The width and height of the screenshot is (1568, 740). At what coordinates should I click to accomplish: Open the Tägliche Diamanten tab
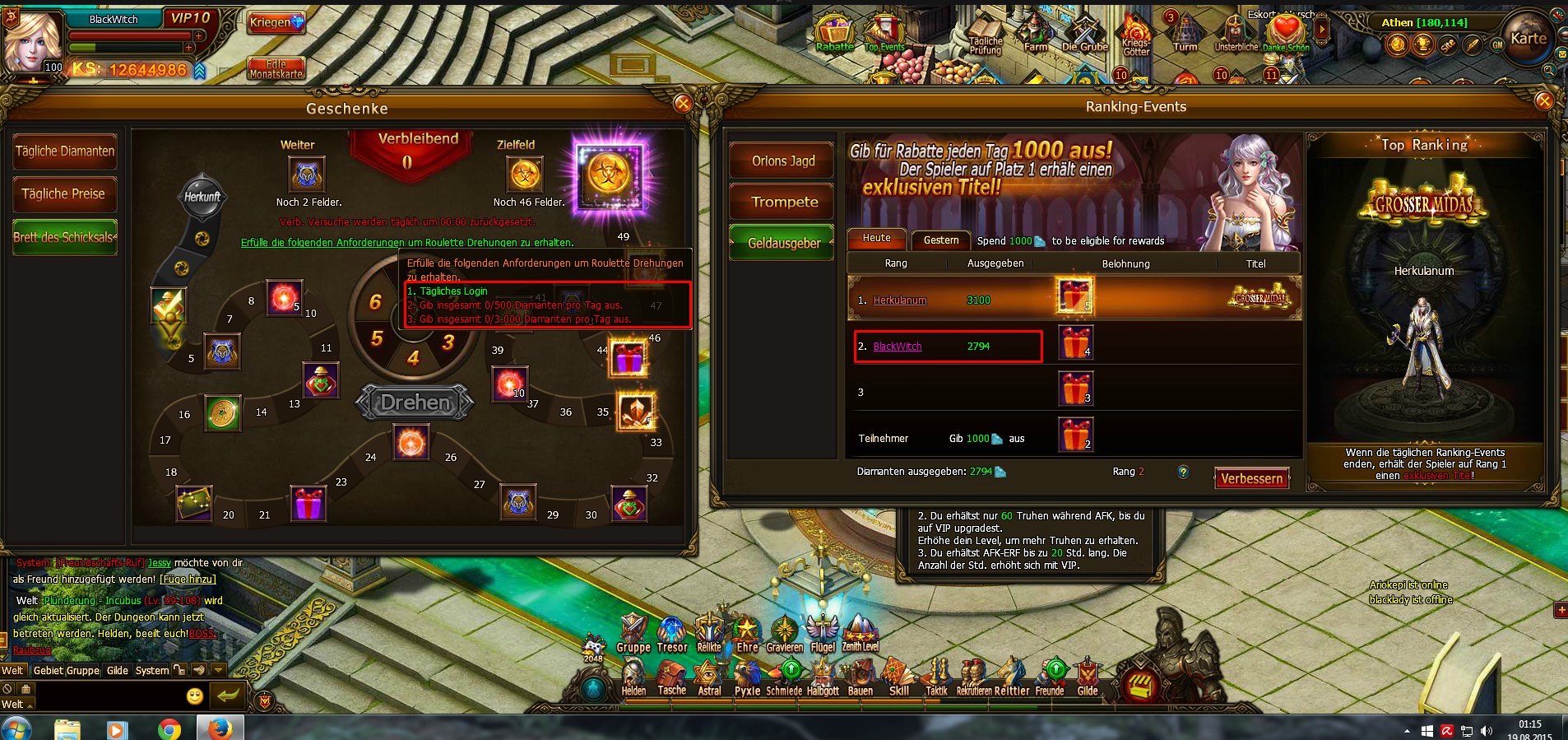[65, 151]
